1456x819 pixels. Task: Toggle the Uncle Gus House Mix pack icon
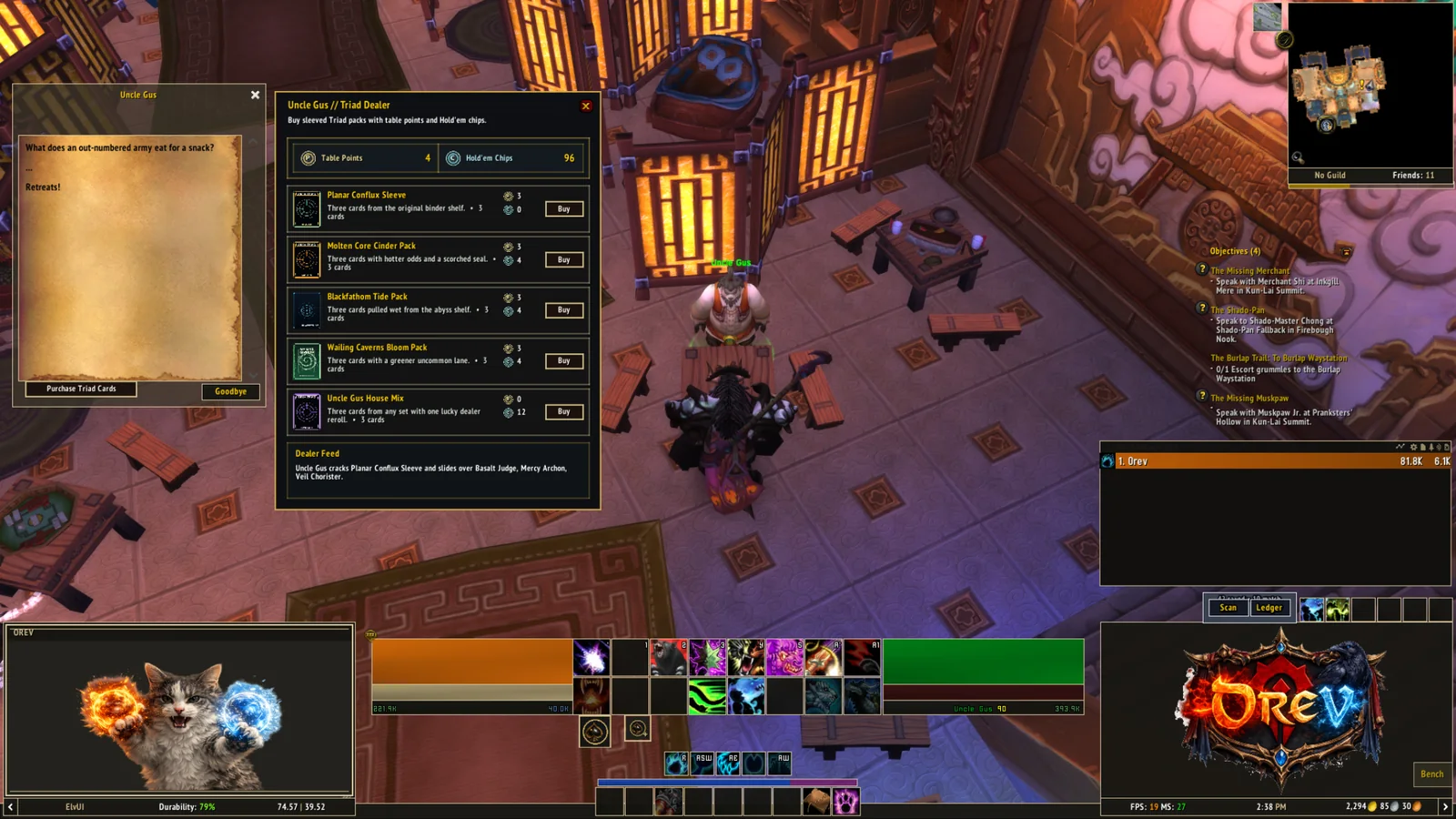coord(306,411)
